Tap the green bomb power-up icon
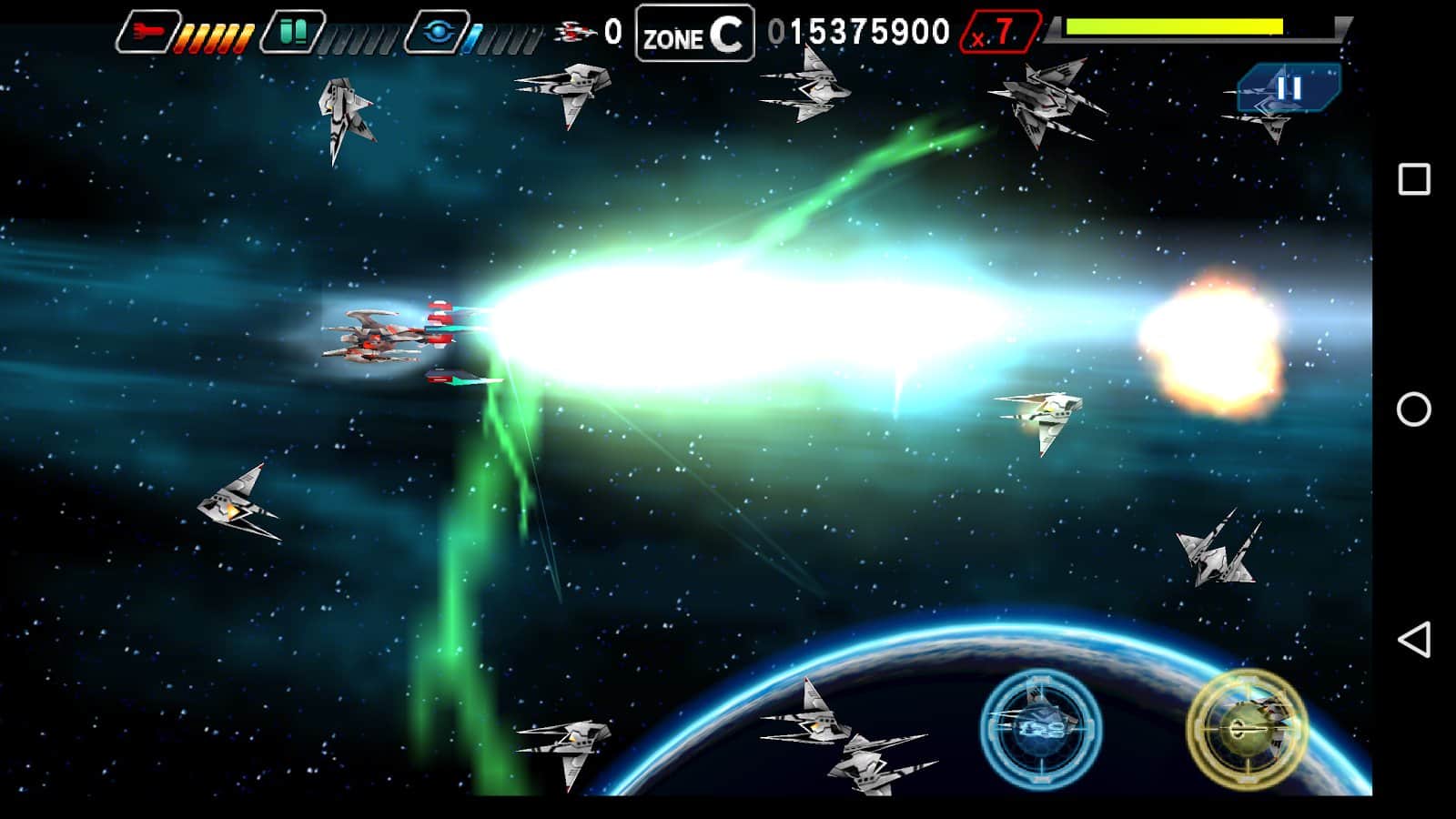The width and height of the screenshot is (1456, 819). (x=293, y=29)
